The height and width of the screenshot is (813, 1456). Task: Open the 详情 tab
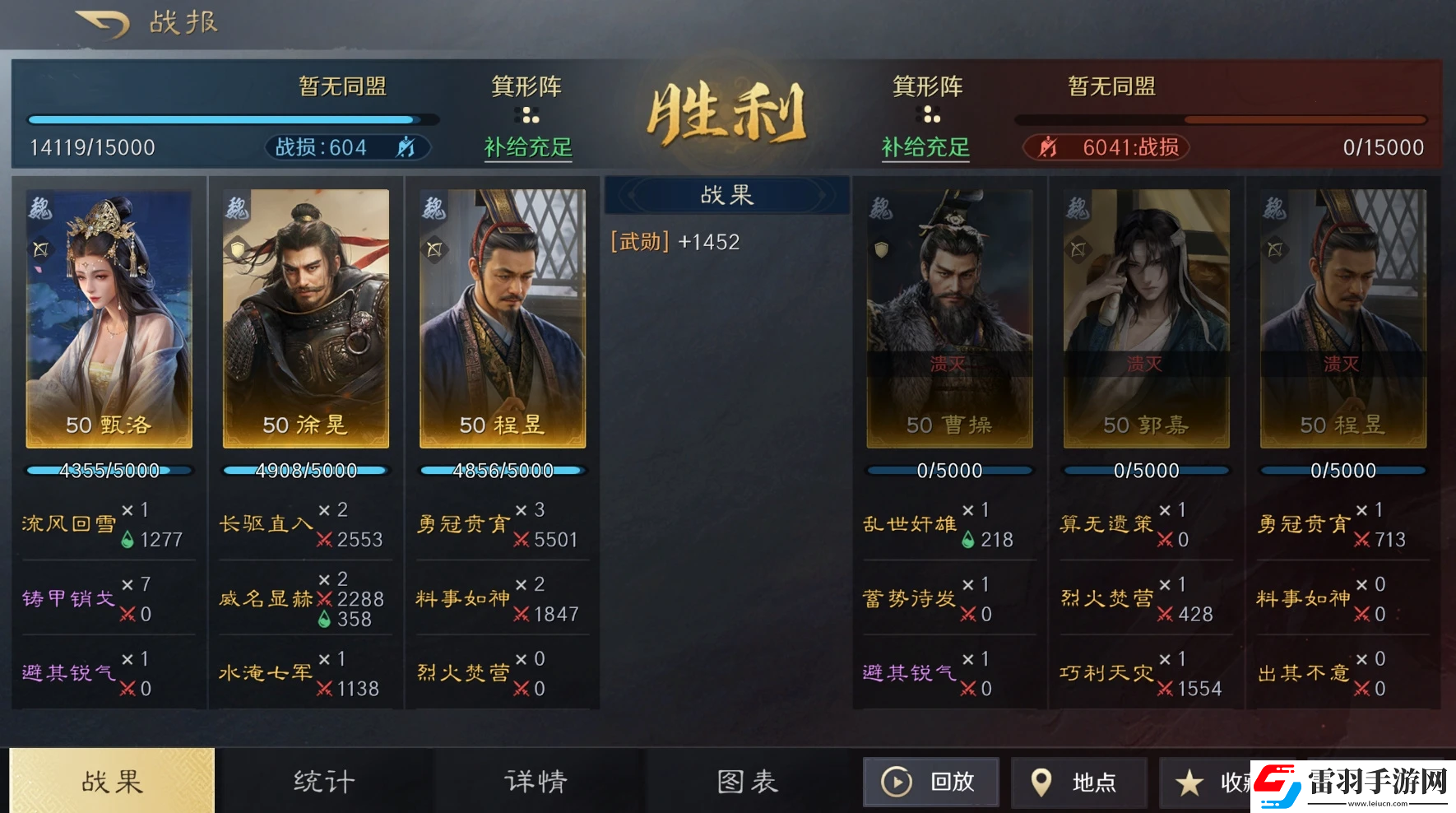535,782
